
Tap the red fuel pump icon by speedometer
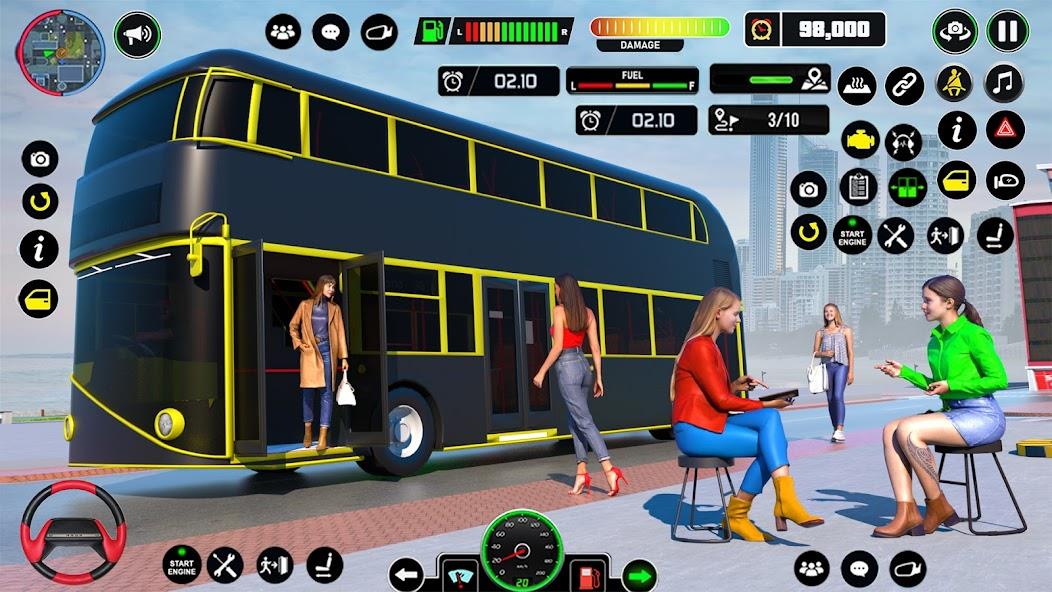pos(587,575)
